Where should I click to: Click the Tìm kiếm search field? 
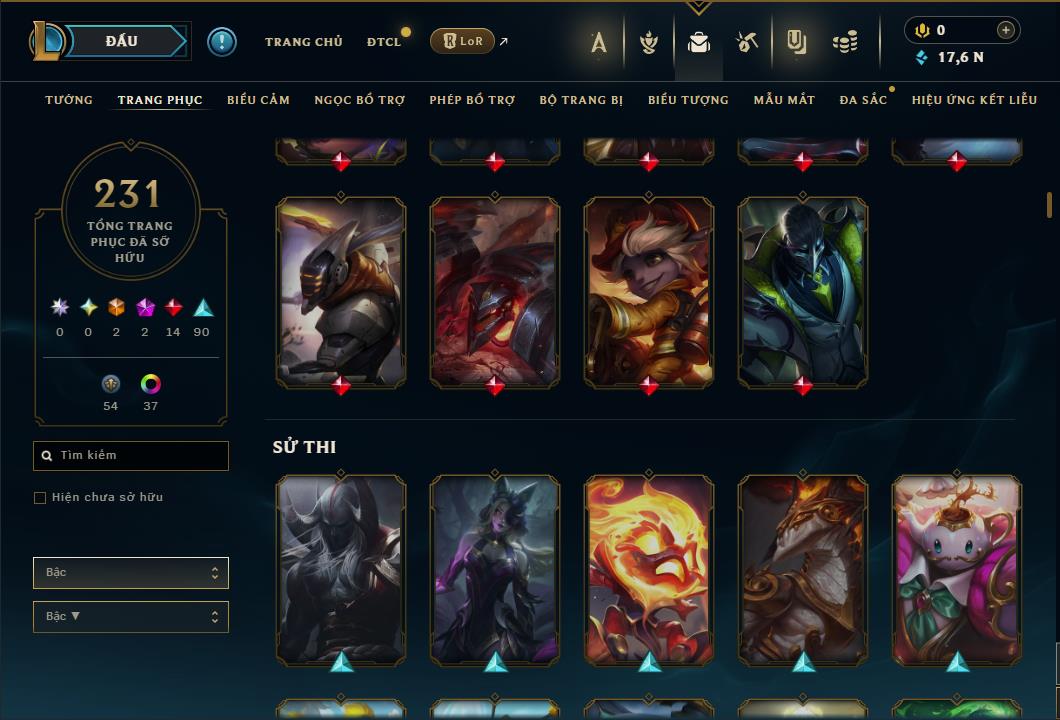(131, 456)
